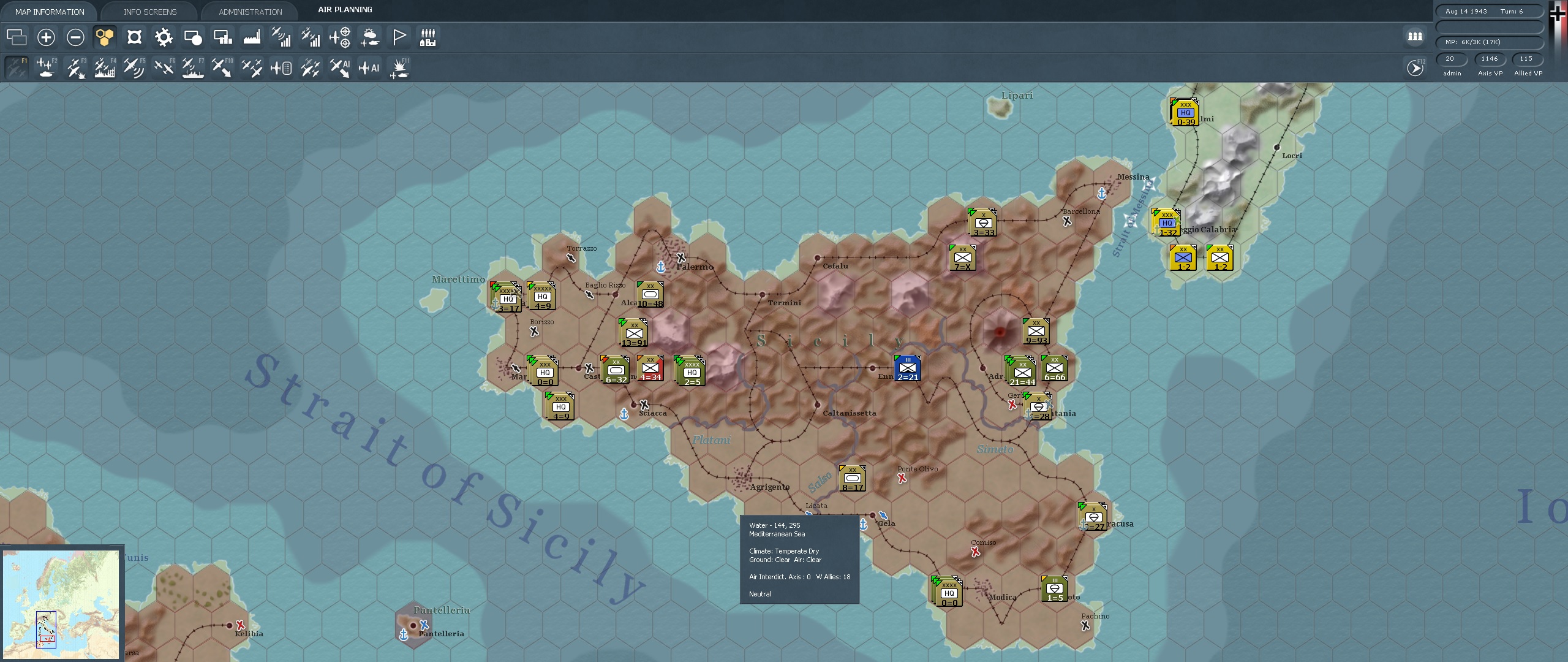Image resolution: width=1568 pixels, height=662 pixels.
Task: Open the F1 air execution phase selector
Action: click(x=17, y=67)
